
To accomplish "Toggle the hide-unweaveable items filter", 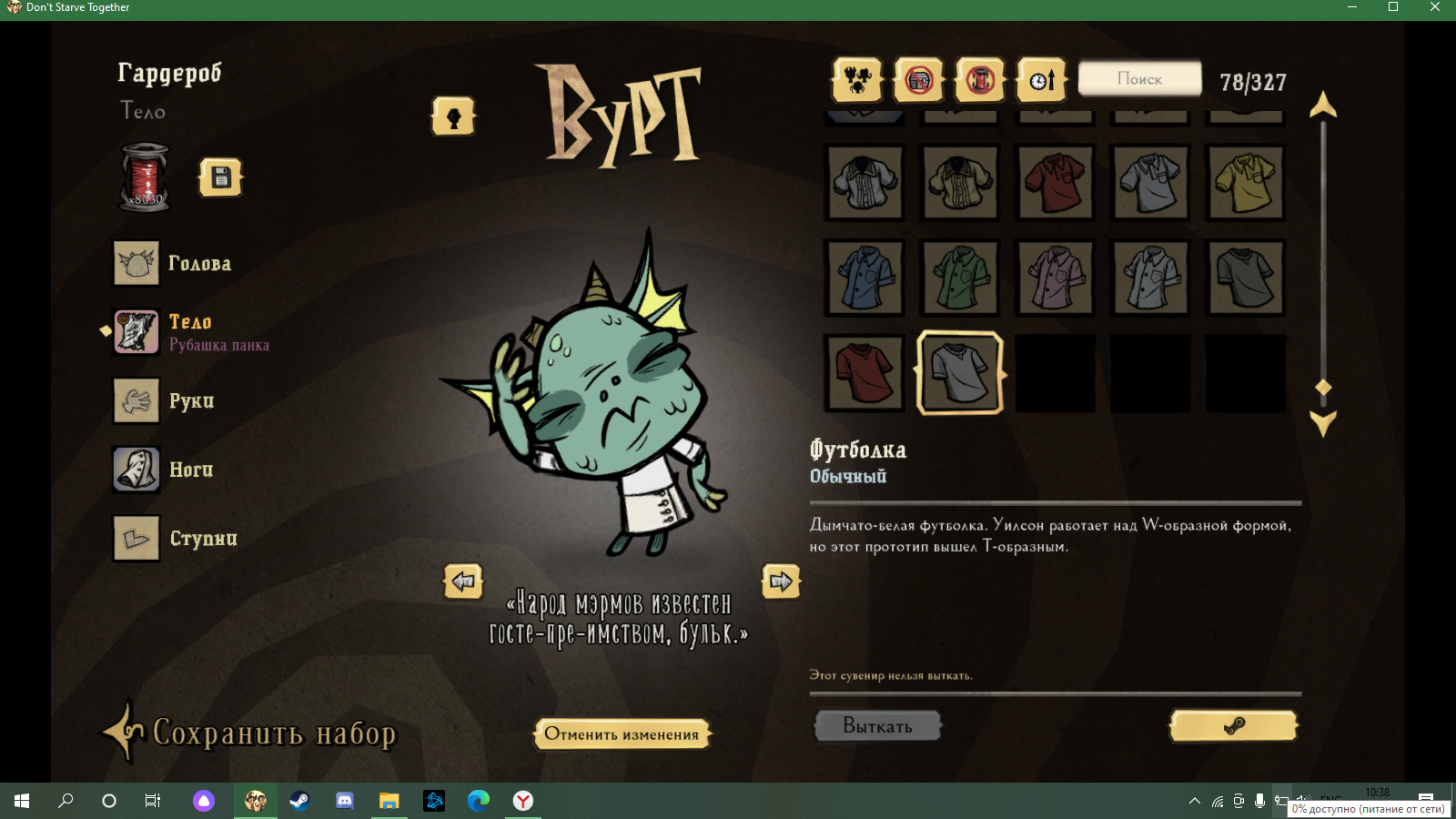I will click(979, 79).
